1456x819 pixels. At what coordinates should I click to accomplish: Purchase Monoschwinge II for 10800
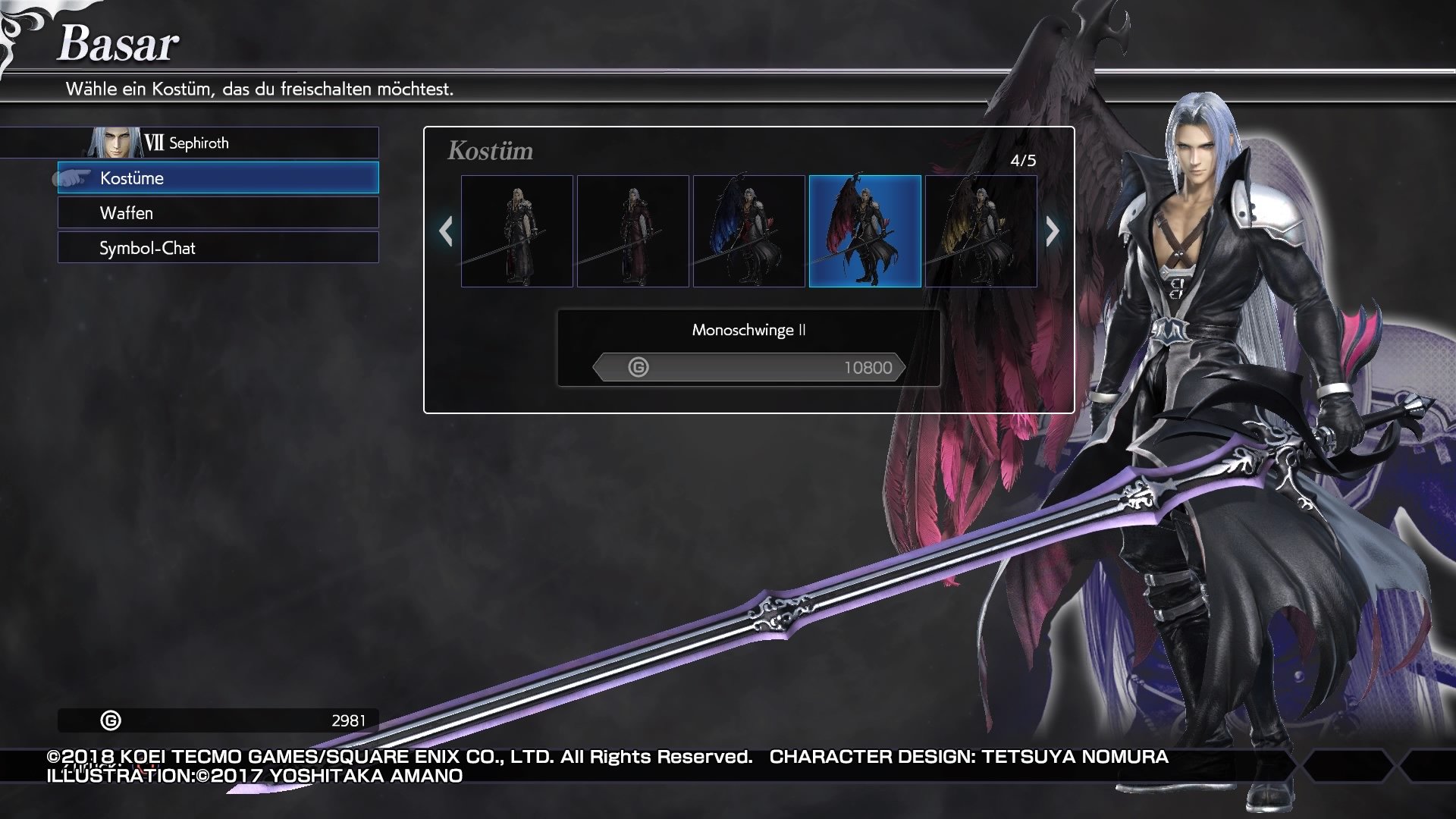point(749,368)
